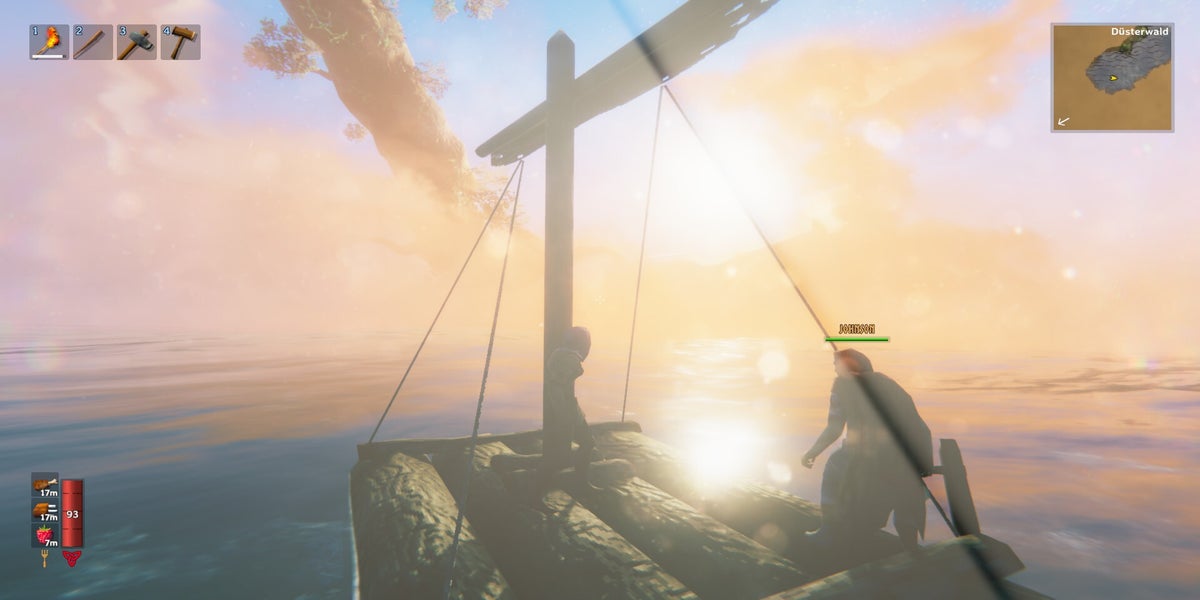Choose the stone axe hotbar slot
Viewport: 1200px width, 600px height.
coord(137,42)
